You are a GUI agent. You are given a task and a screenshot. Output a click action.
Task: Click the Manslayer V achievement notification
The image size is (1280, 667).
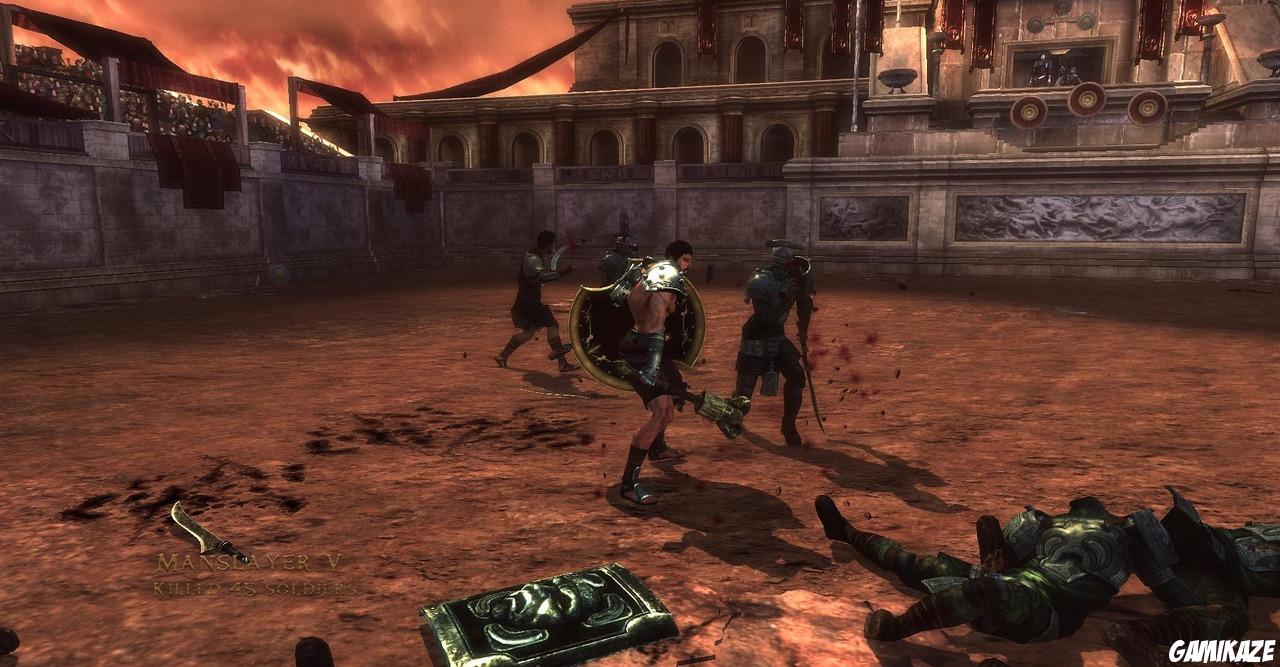(253, 575)
